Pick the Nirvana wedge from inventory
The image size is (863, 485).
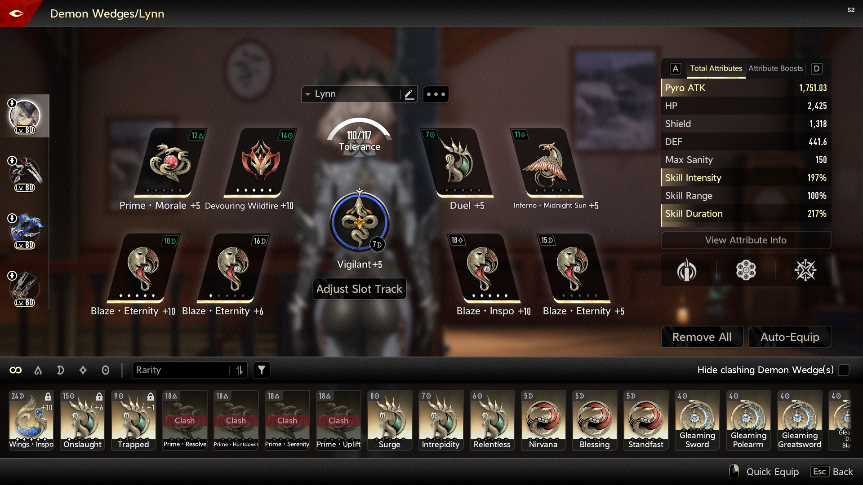[x=543, y=418]
